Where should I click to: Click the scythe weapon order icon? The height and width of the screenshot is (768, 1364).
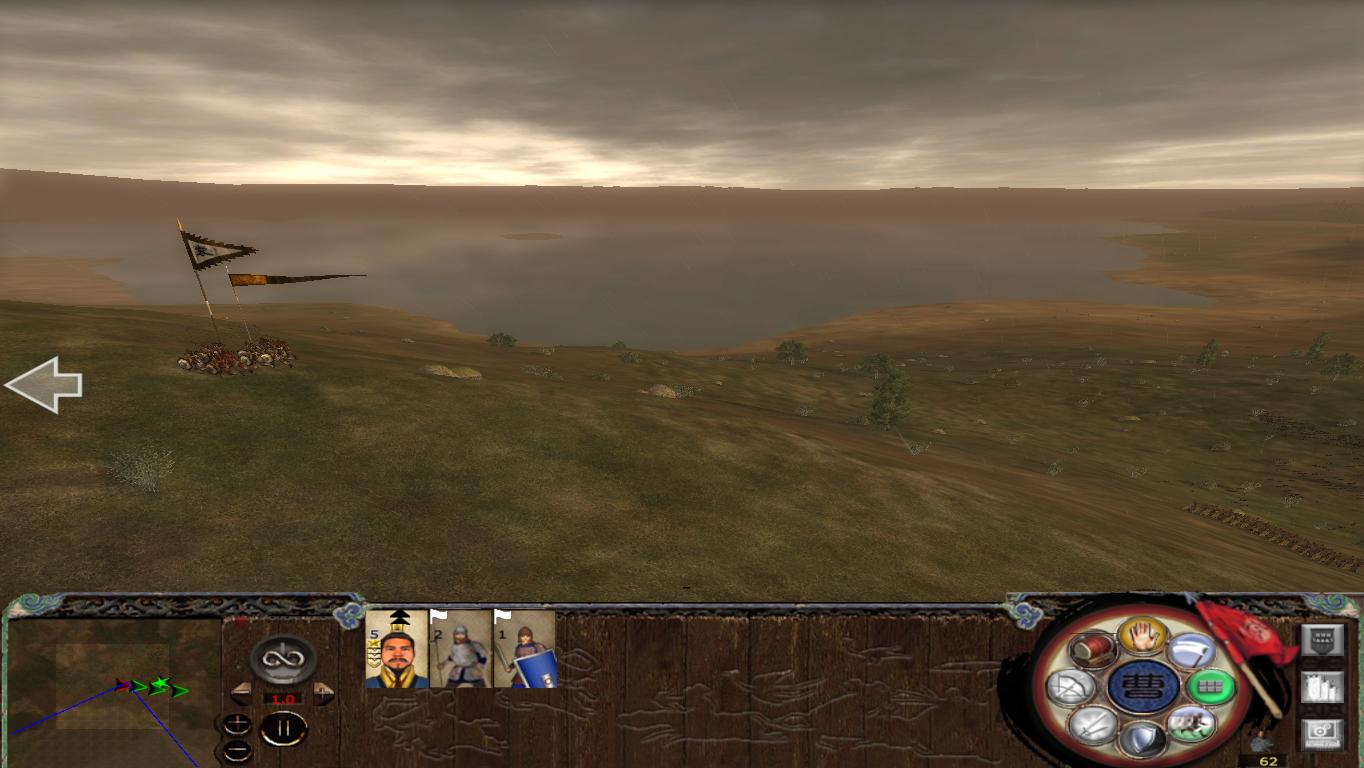(1193, 650)
